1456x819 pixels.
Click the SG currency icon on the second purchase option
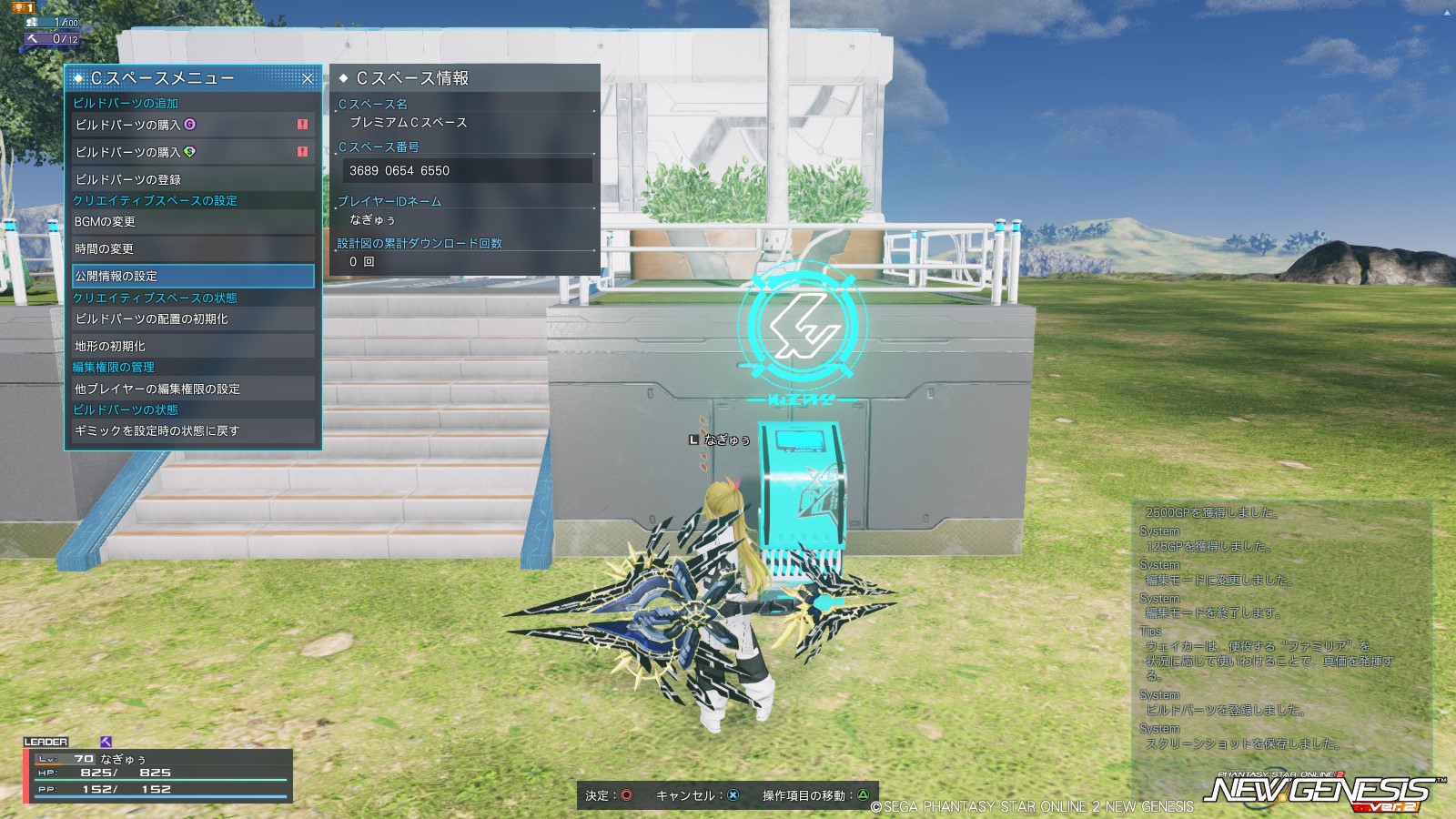click(x=189, y=152)
